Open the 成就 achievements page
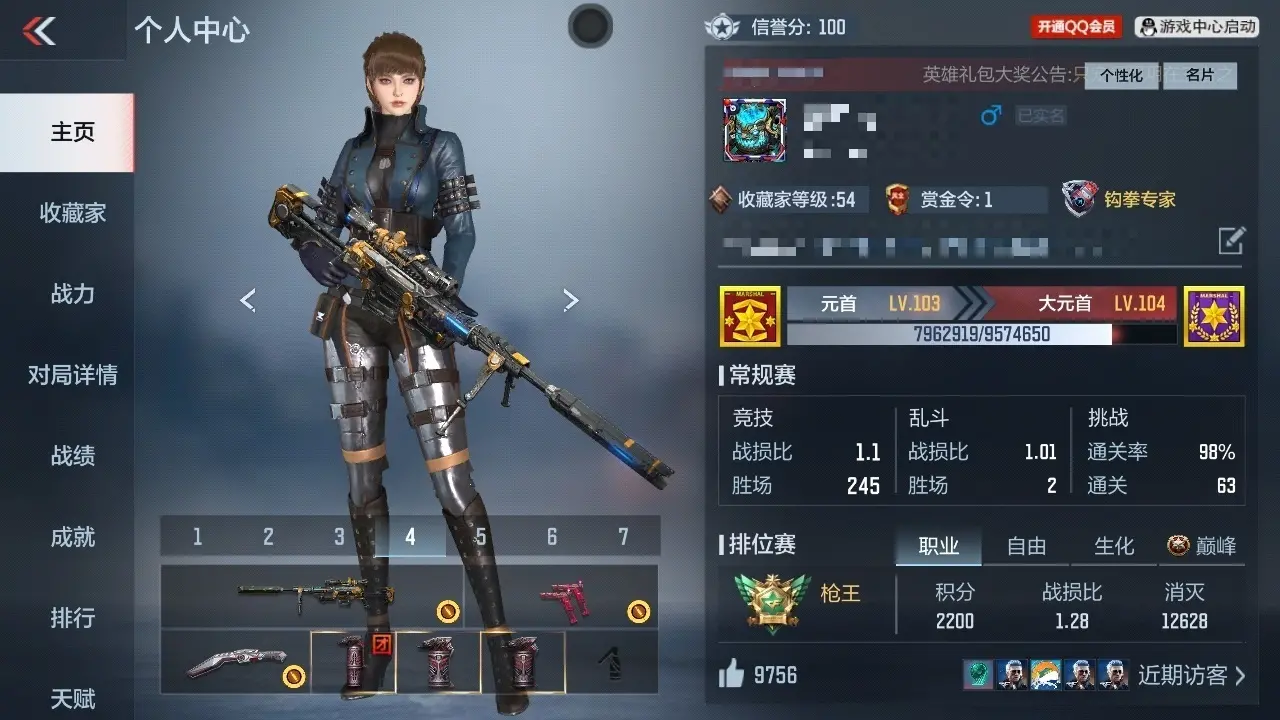 click(72, 537)
